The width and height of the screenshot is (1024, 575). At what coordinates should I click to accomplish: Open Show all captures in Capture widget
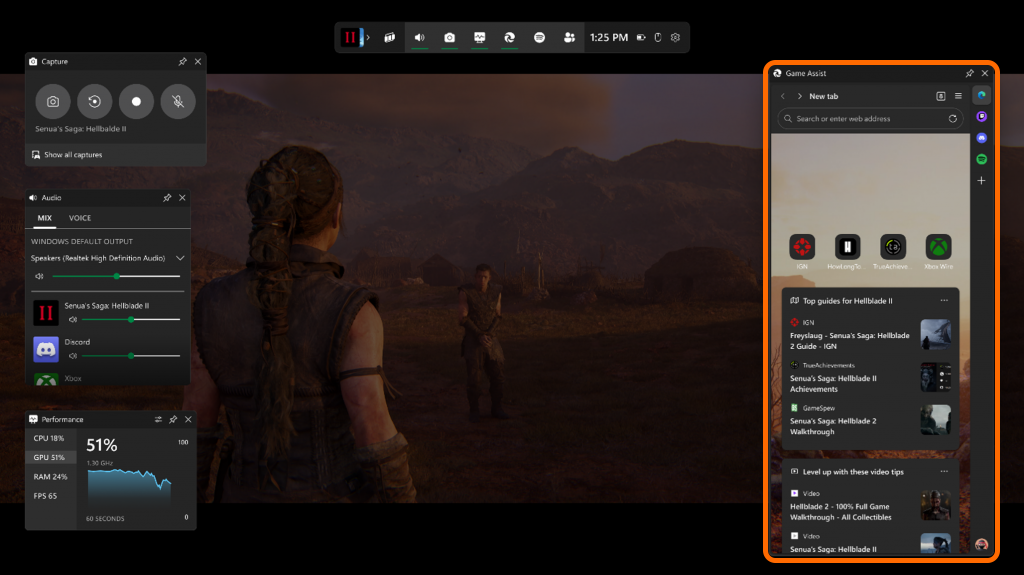pos(73,155)
